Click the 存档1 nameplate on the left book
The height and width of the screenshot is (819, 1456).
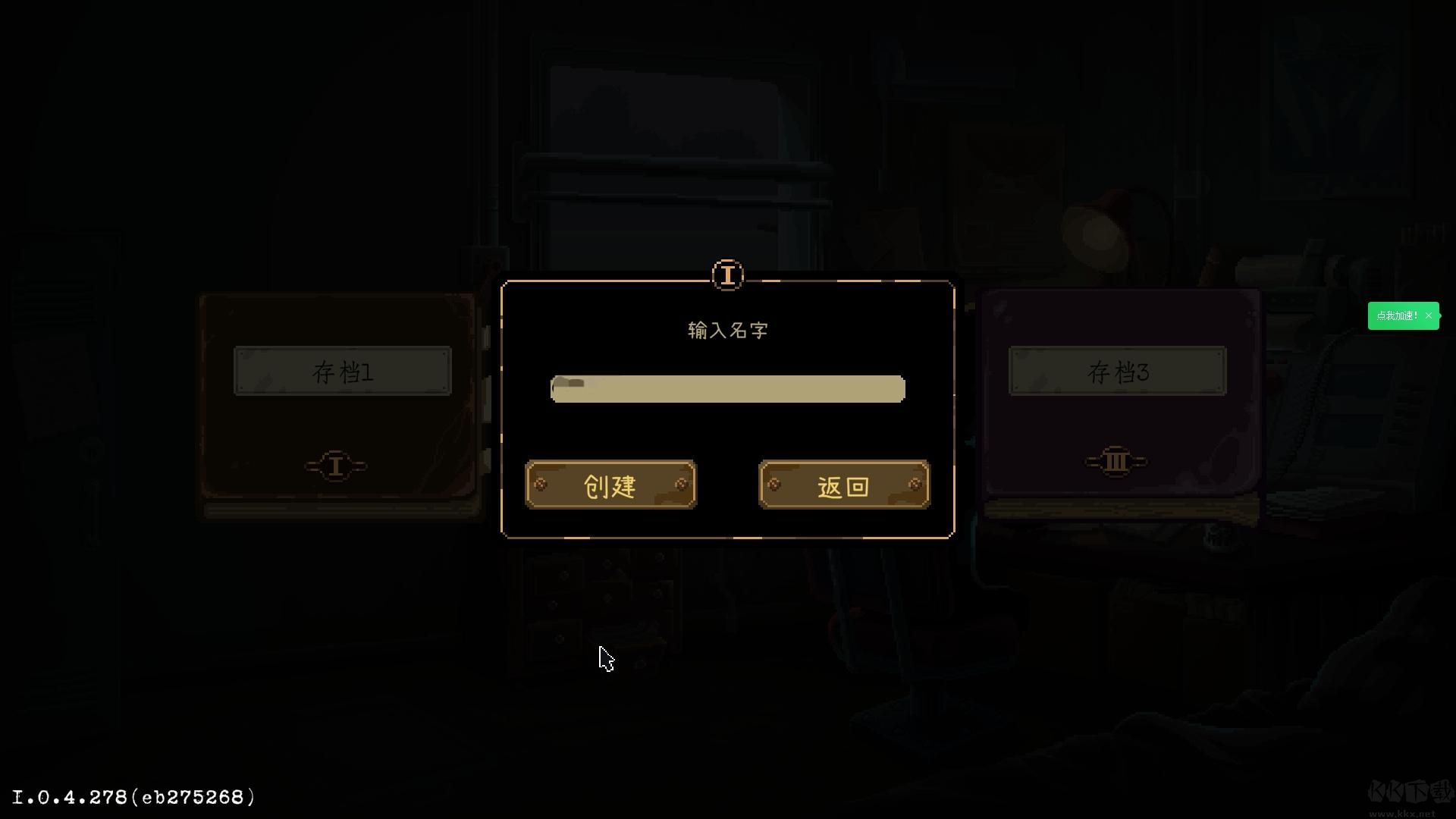pyautogui.click(x=343, y=372)
